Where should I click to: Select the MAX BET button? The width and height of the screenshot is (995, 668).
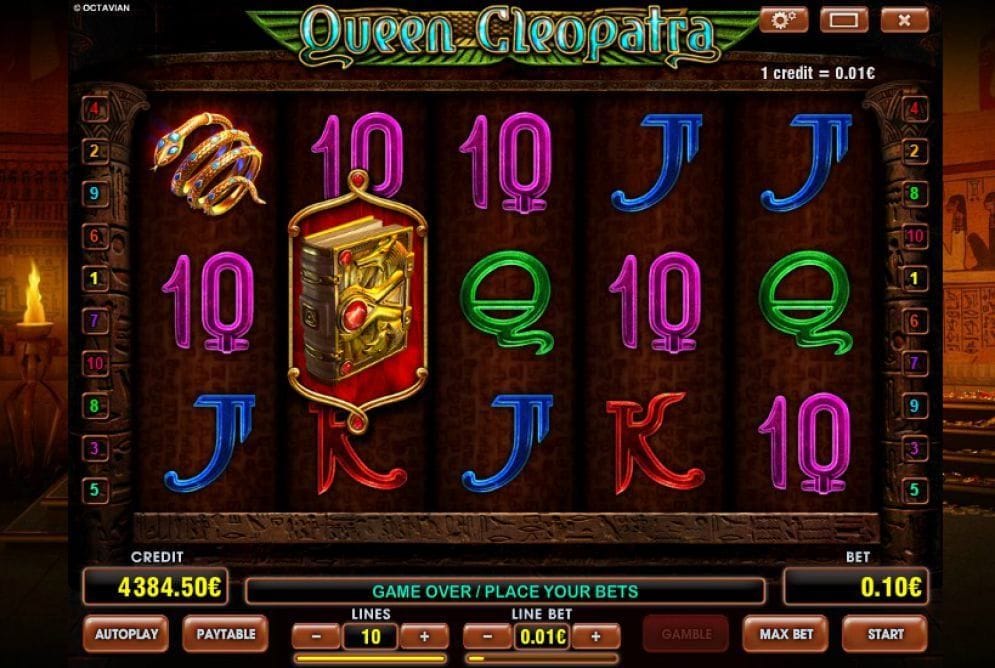785,633
